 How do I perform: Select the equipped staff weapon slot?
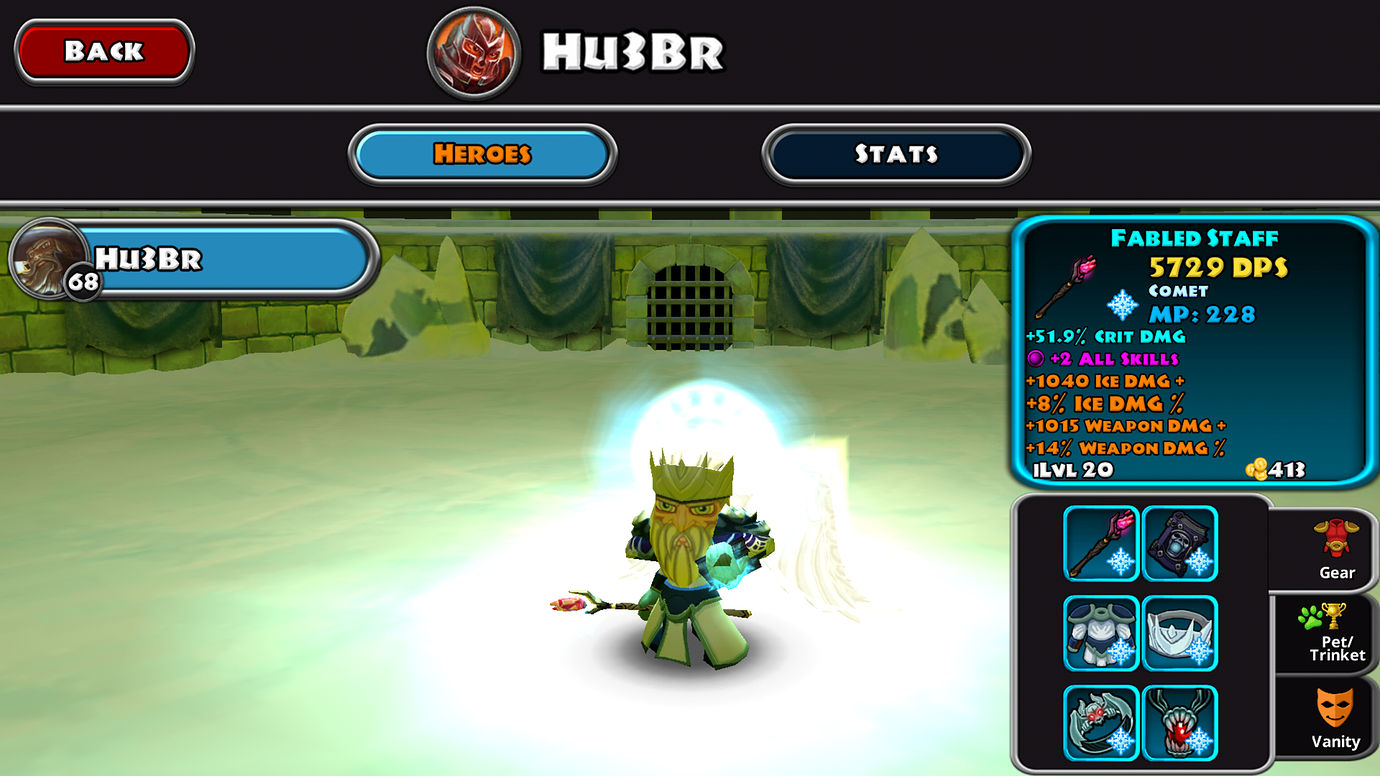(1101, 543)
